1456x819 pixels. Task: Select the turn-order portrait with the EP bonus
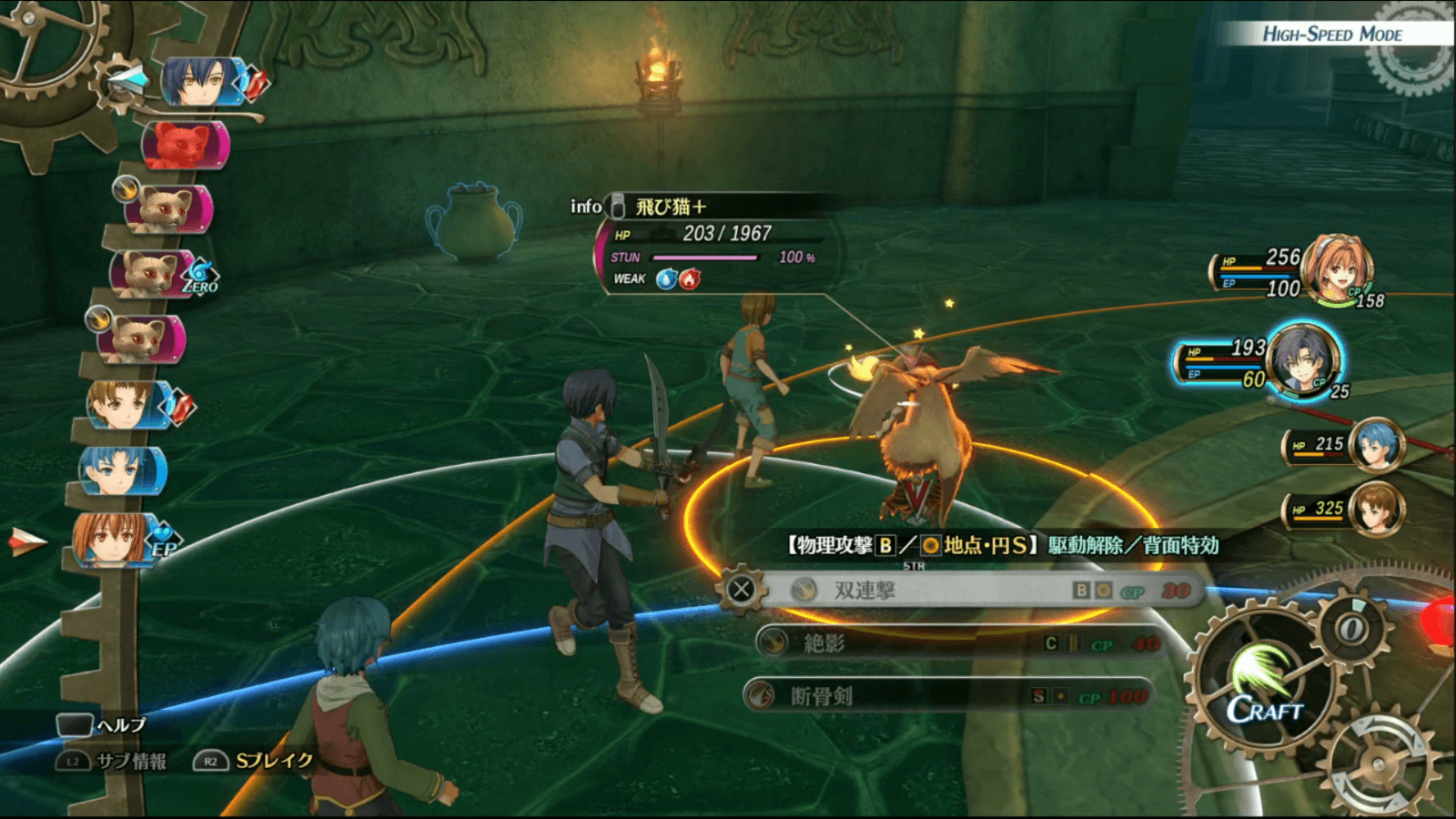point(114,539)
